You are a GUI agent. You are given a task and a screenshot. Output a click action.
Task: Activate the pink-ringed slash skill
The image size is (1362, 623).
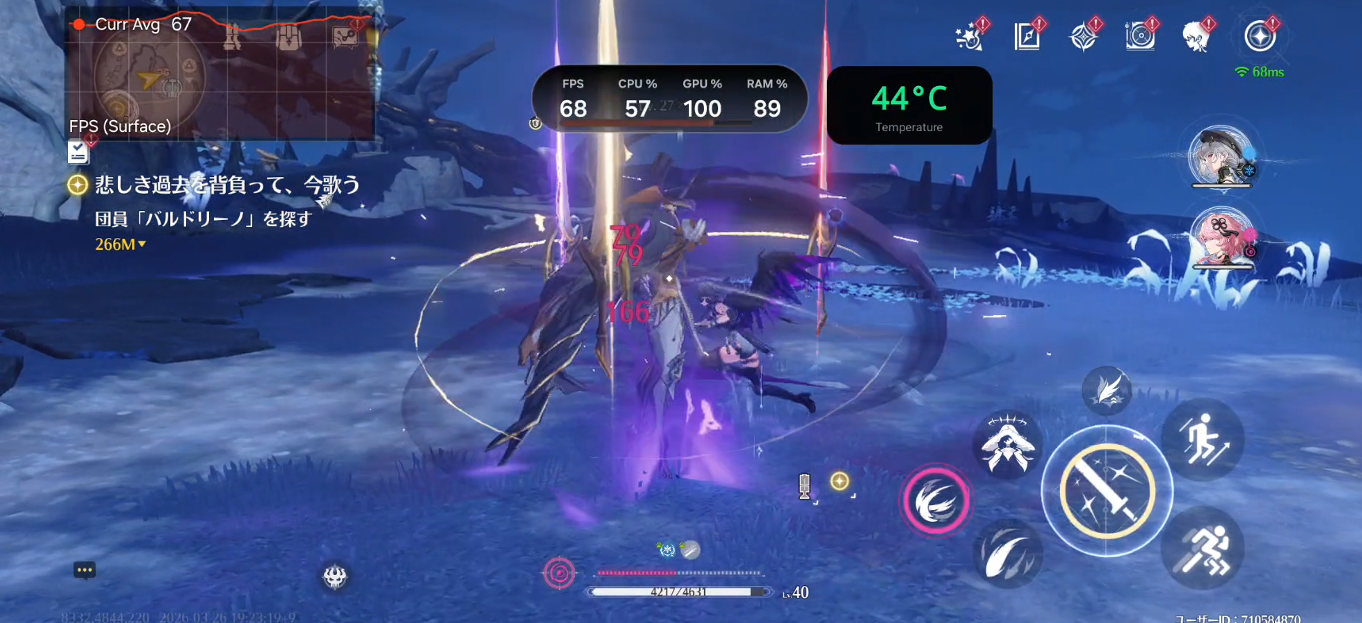click(x=936, y=500)
